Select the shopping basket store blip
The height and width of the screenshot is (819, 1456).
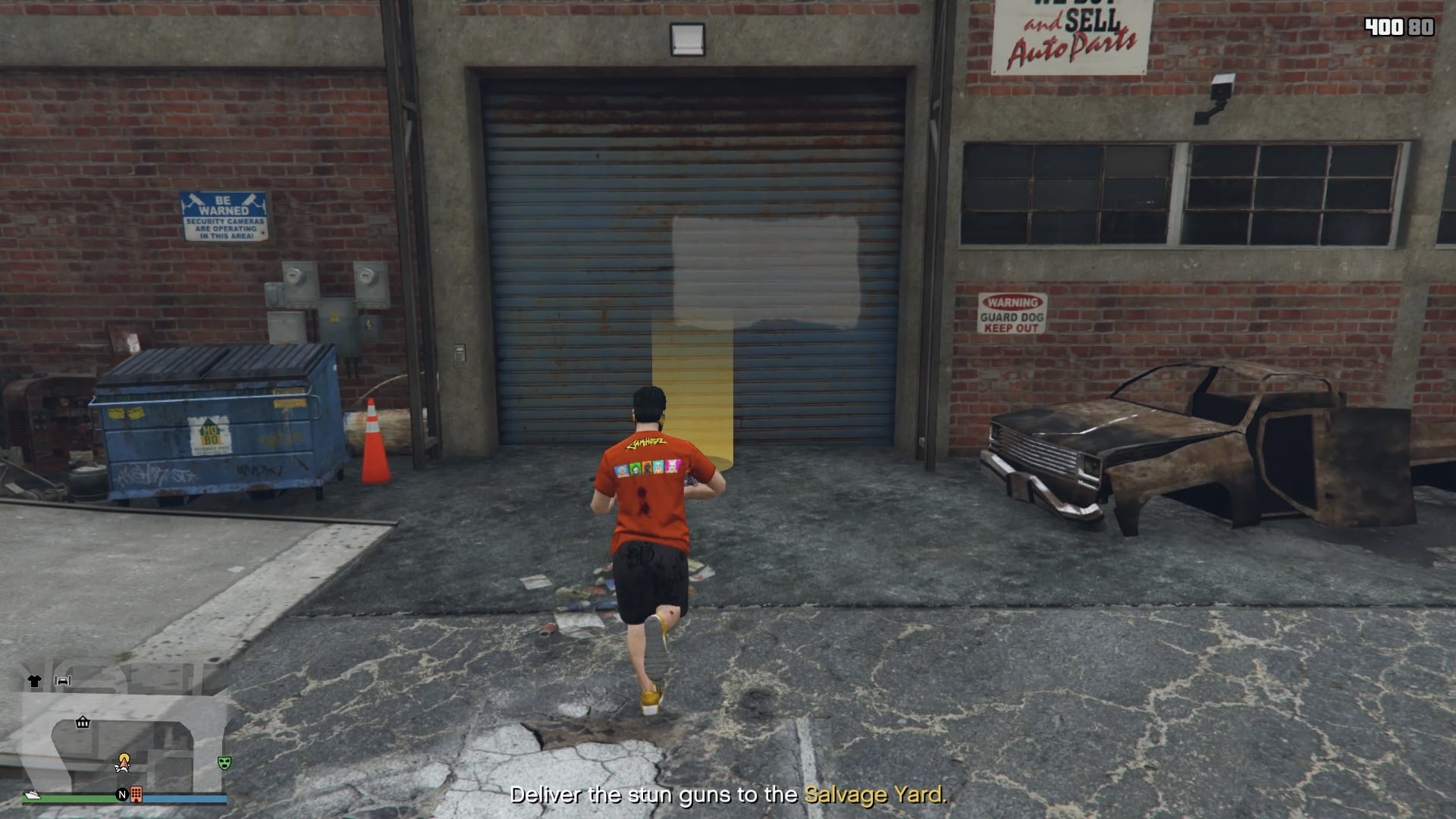click(x=82, y=723)
